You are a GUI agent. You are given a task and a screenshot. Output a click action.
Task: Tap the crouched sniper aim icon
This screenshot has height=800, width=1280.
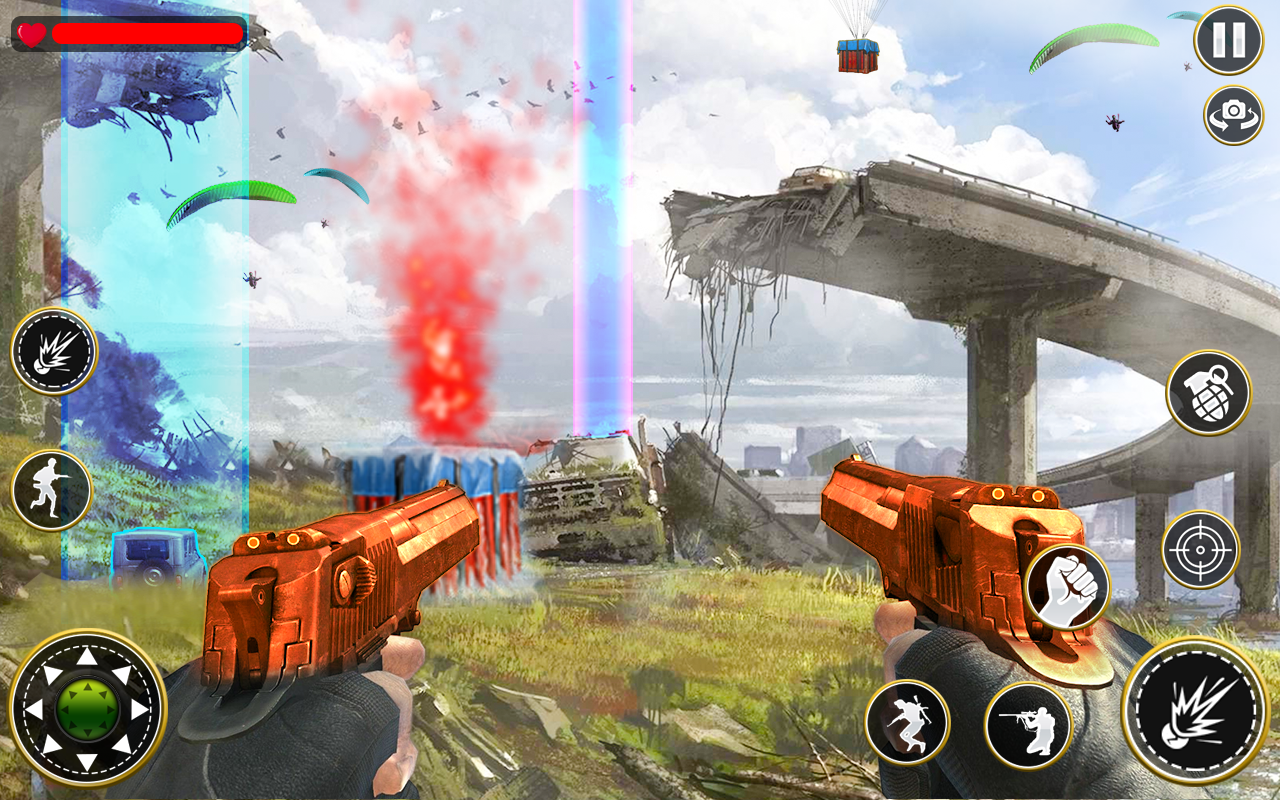coord(1030,723)
